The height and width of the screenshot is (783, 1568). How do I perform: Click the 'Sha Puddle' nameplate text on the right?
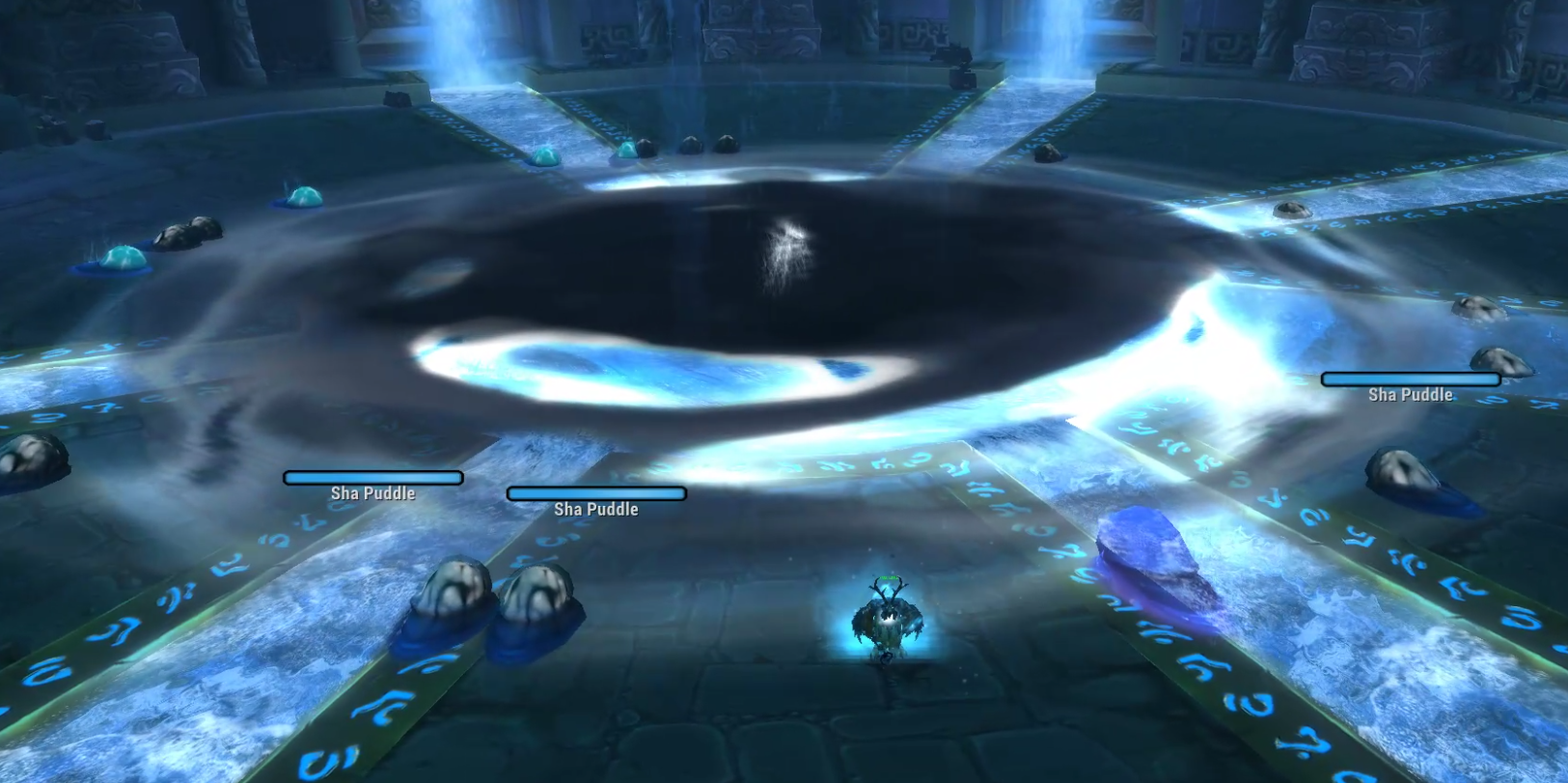(1410, 394)
